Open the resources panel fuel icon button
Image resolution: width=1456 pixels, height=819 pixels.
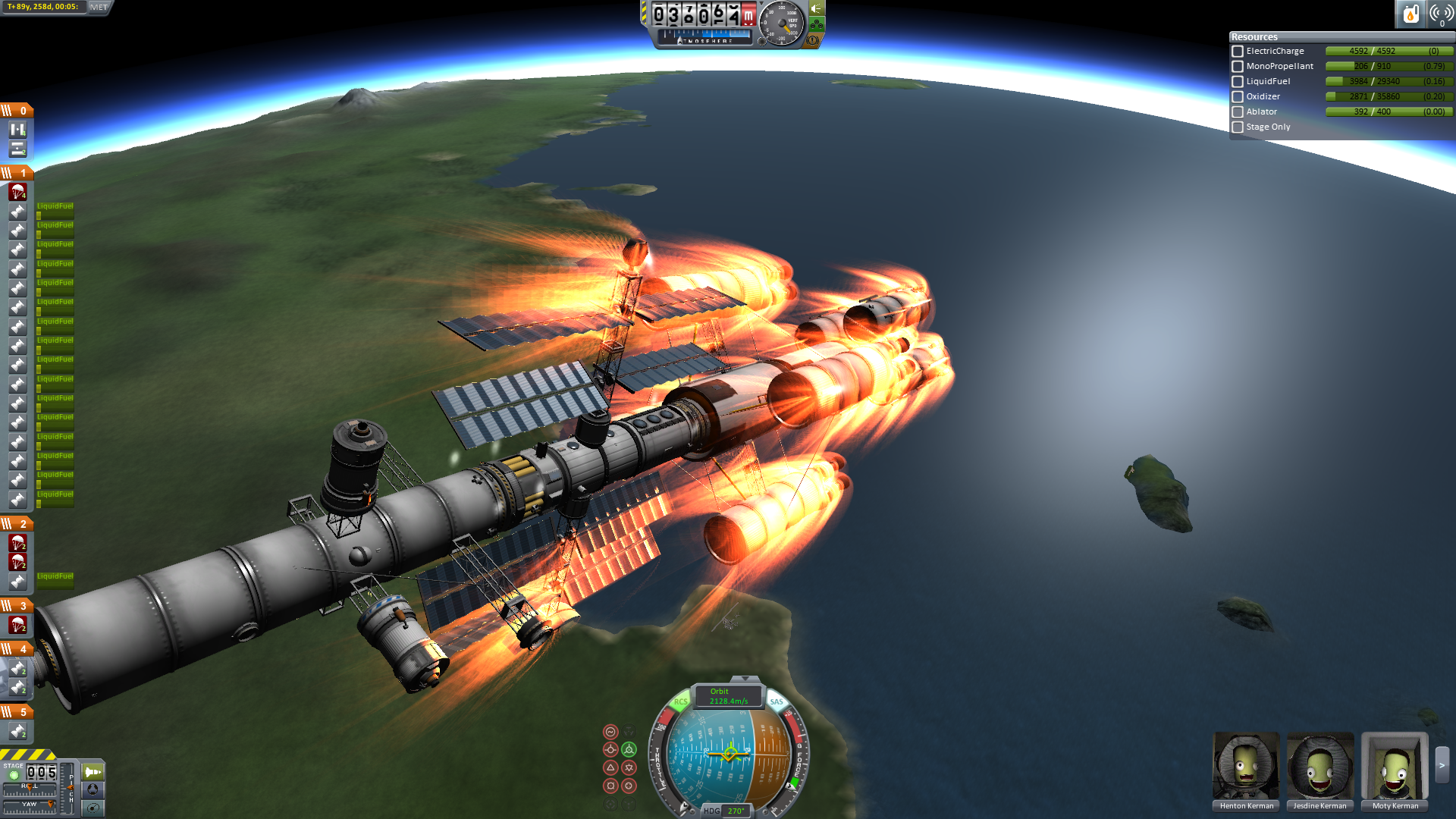click(x=1410, y=14)
